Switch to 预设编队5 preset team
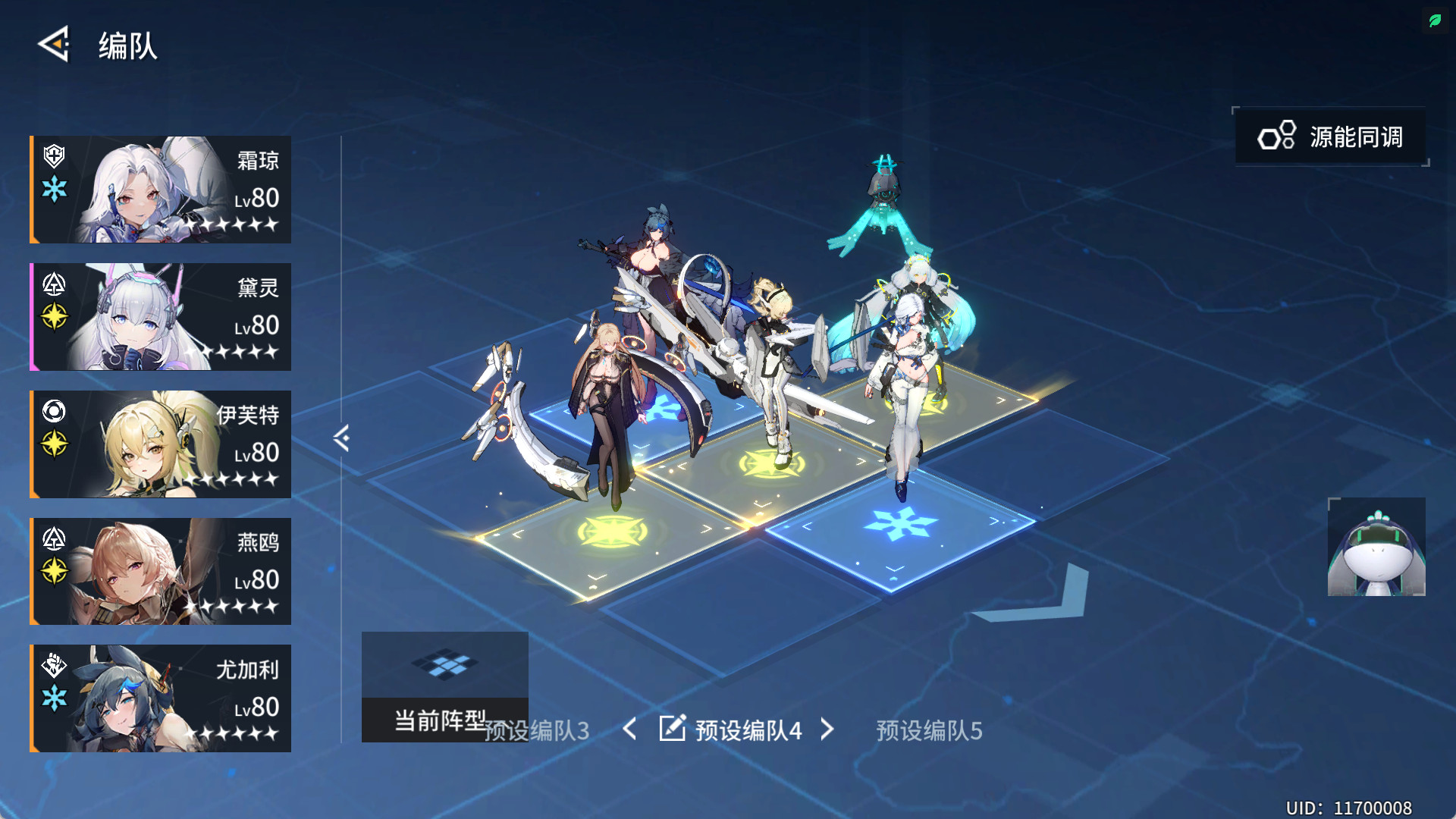Screen dimensions: 1456x819 point(927,730)
